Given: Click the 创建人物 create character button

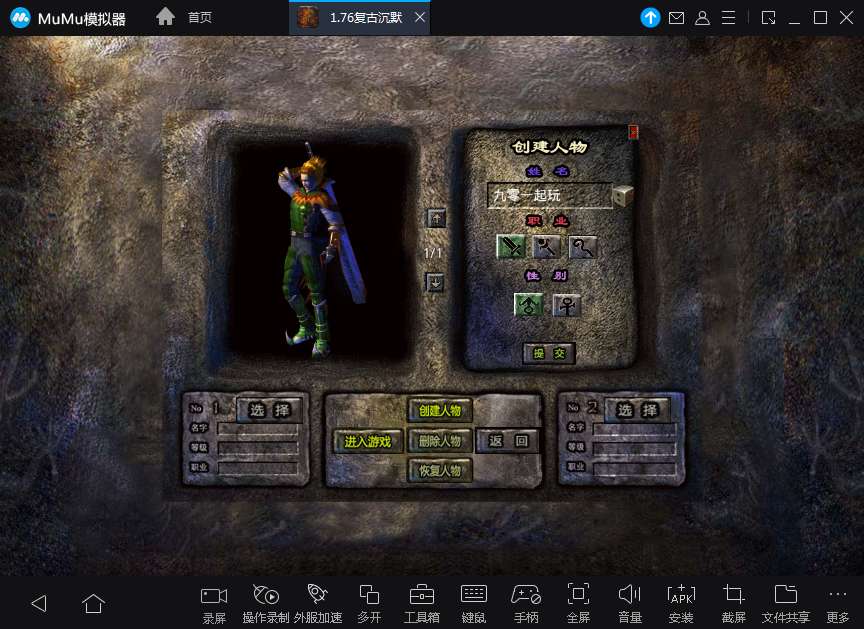Looking at the screenshot, I should (x=440, y=410).
